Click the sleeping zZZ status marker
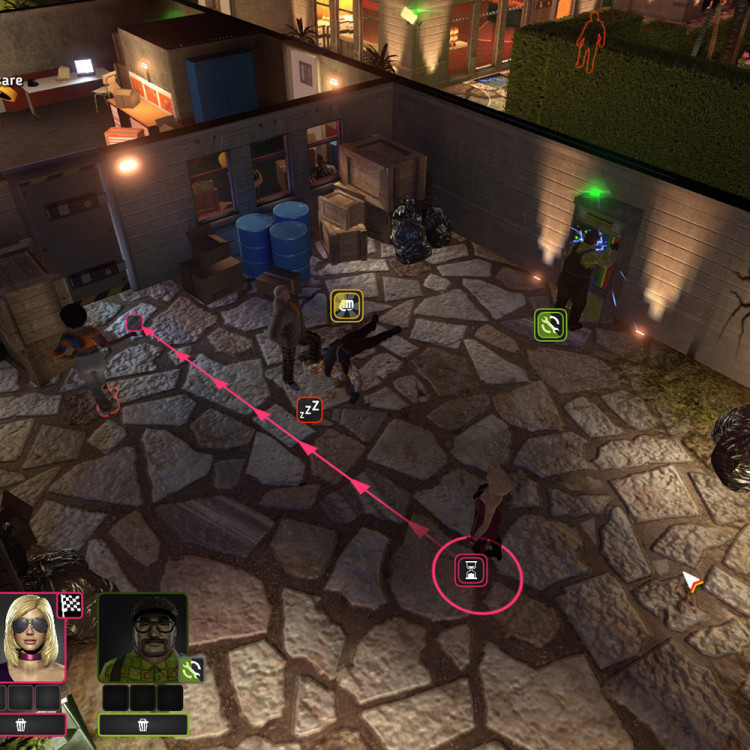 pos(310,409)
